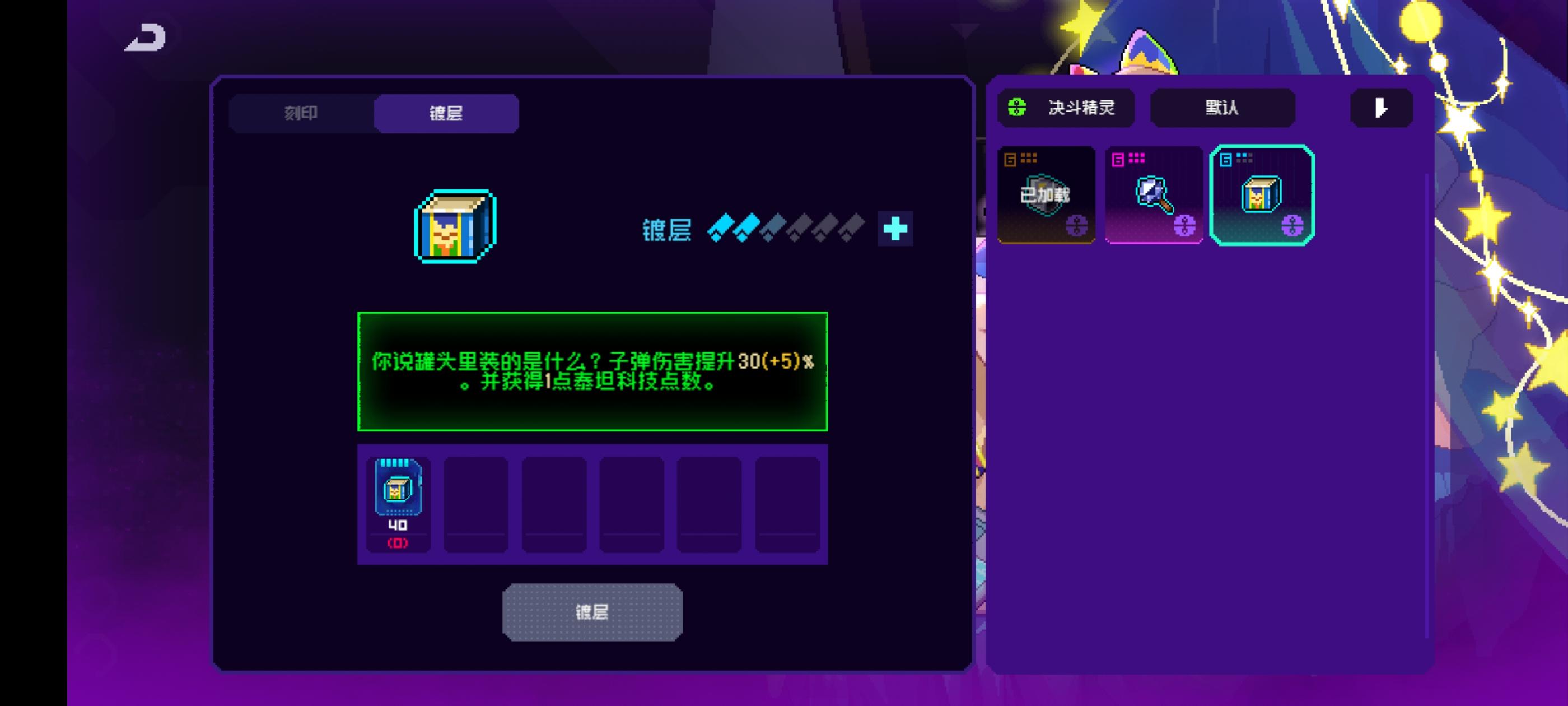Open the 默认 loadout dropdown
Screen dimensions: 1568x706
point(1222,107)
